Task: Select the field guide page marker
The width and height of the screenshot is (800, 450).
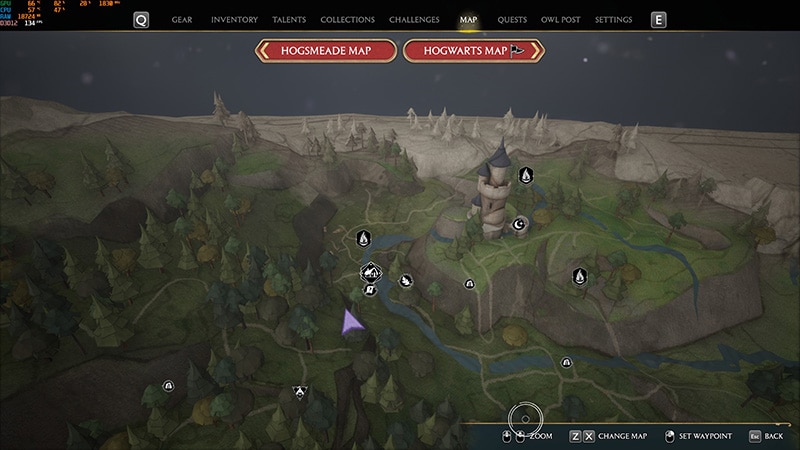Action: point(369,290)
